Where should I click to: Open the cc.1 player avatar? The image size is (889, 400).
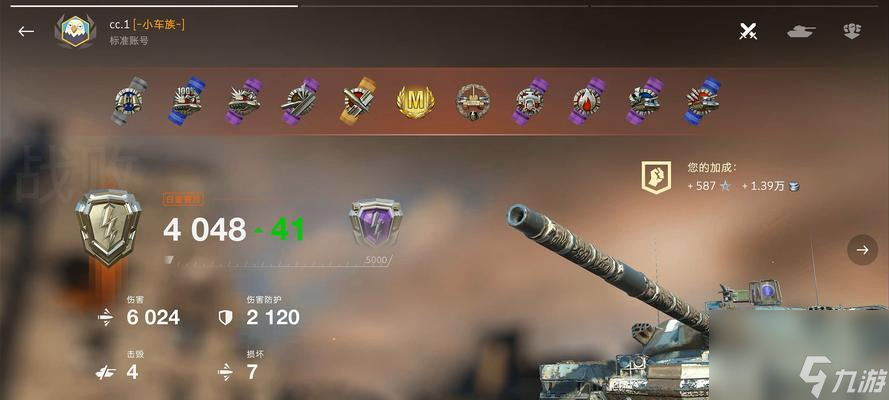click(75, 32)
